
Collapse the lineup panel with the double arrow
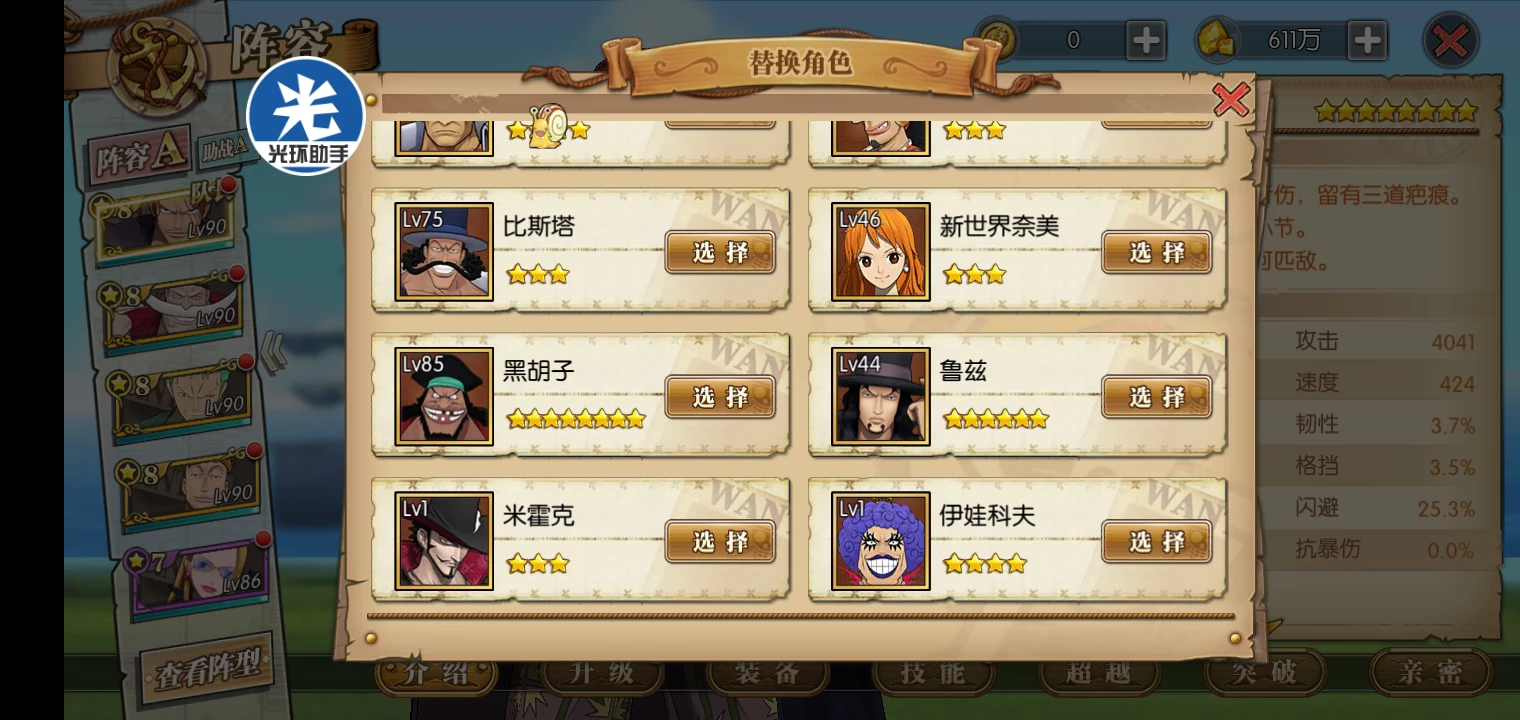[x=273, y=351]
